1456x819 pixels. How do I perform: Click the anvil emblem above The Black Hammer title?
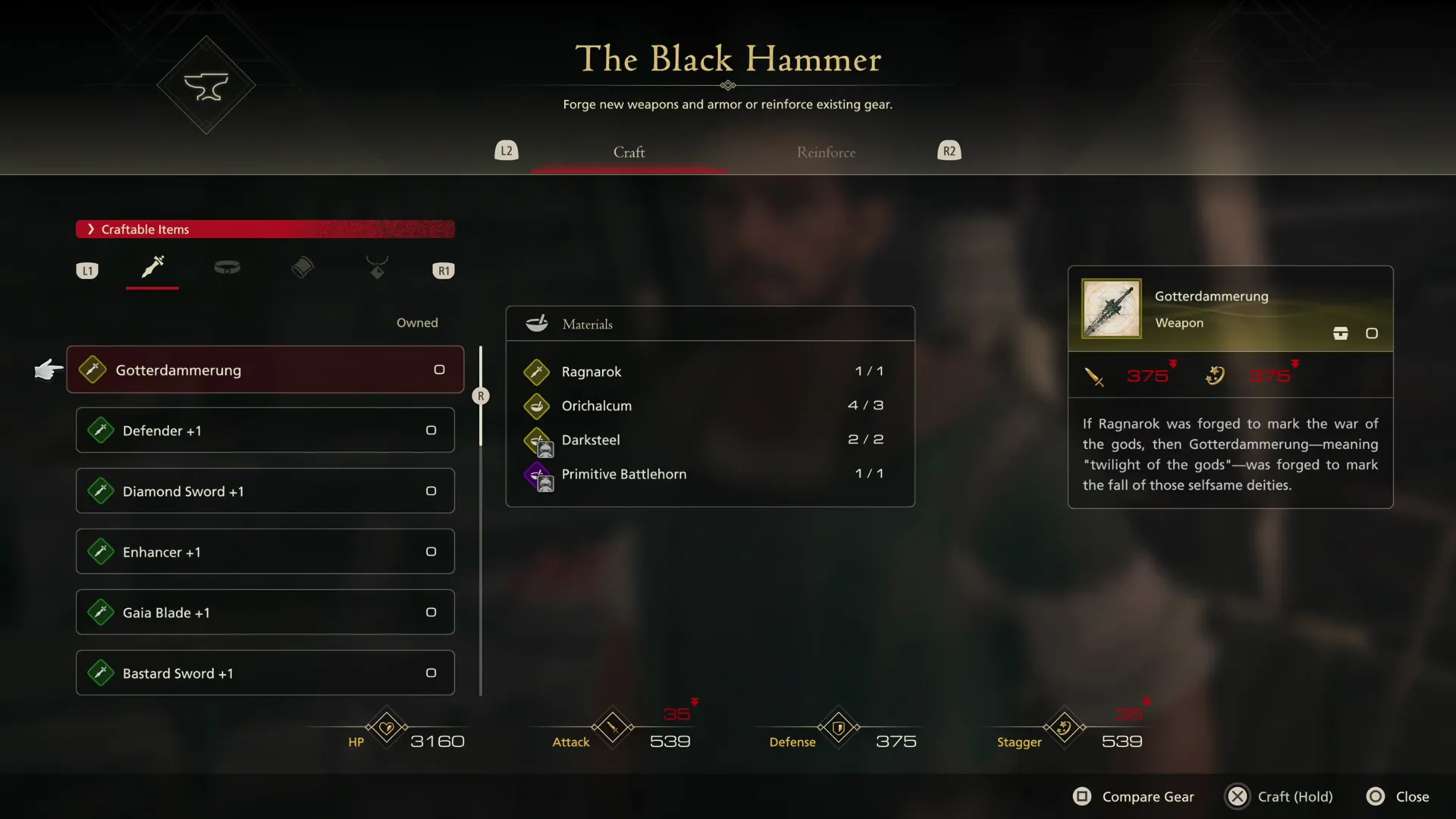click(x=206, y=85)
